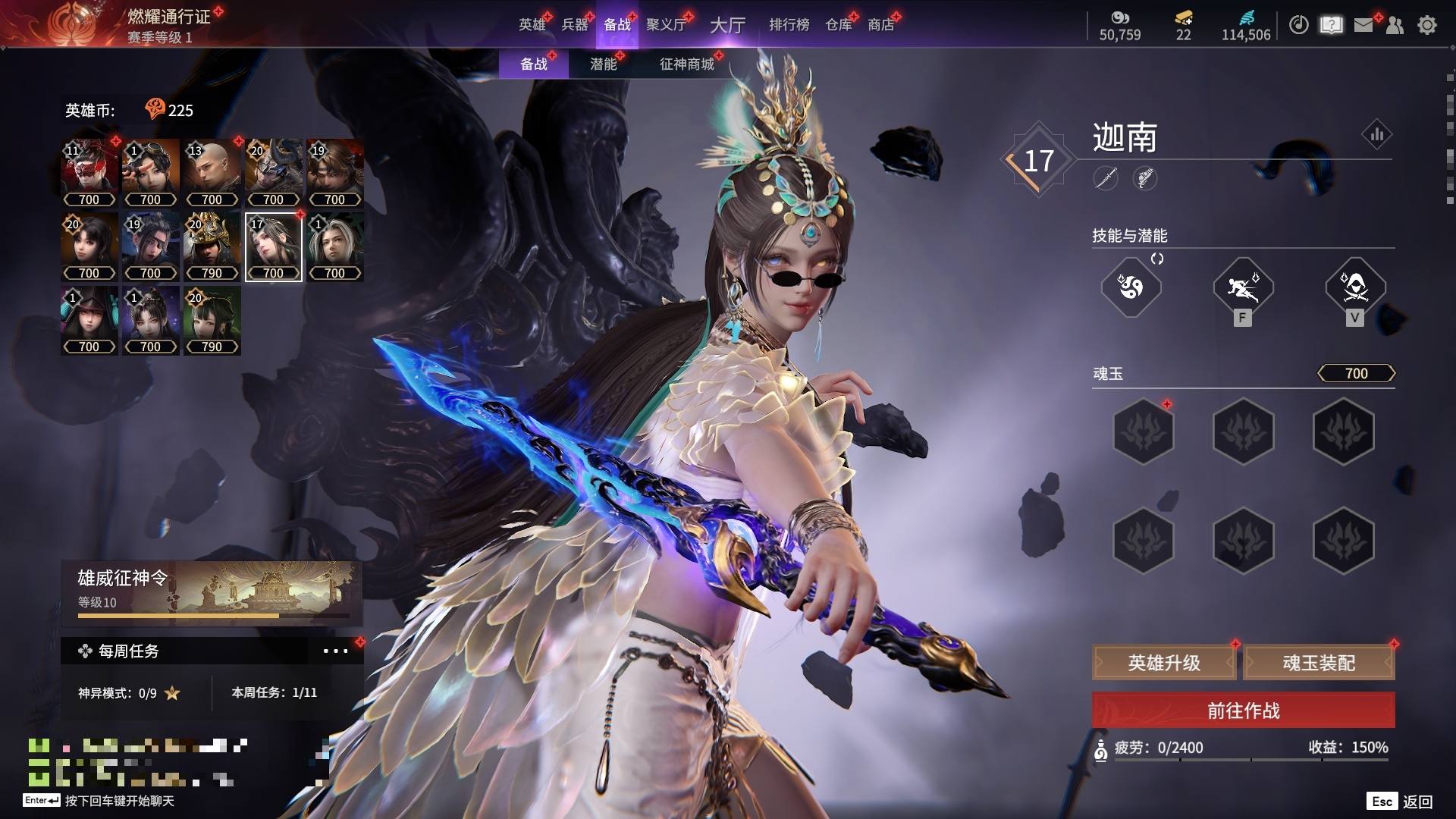Viewport: 1456px width, 819px height.
Task: Open the friends list icon
Action: coord(1395,25)
